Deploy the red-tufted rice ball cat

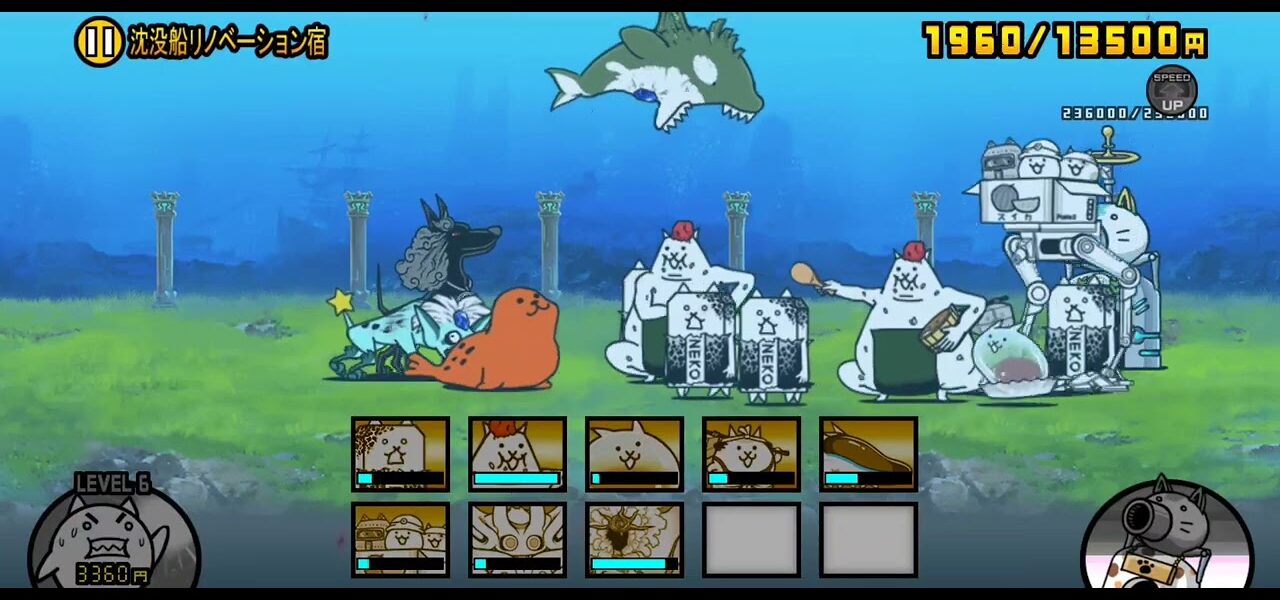517,454
